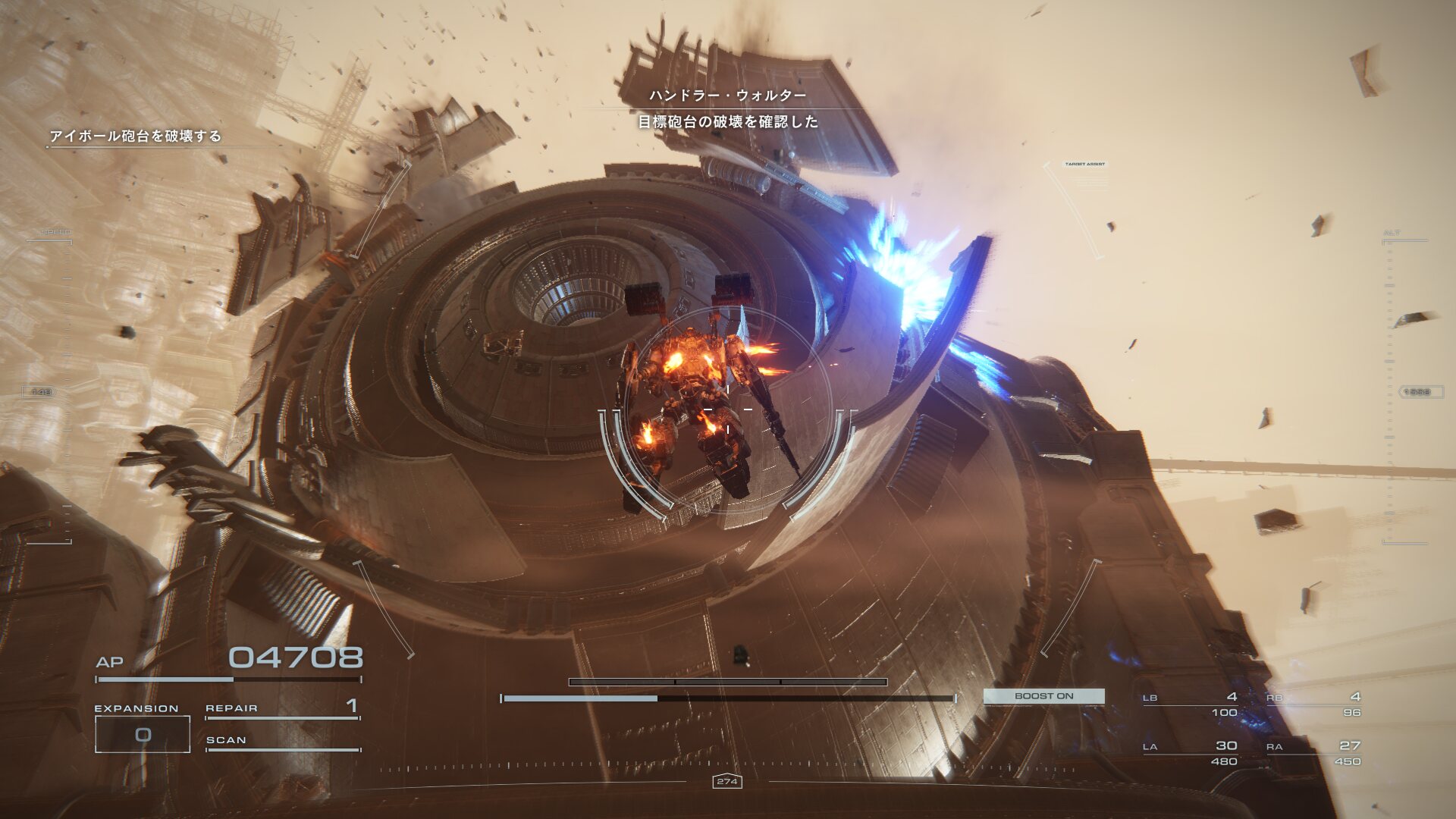Toggle the BOOST ON indicator
Viewport: 1456px width, 819px height.
(1043, 696)
